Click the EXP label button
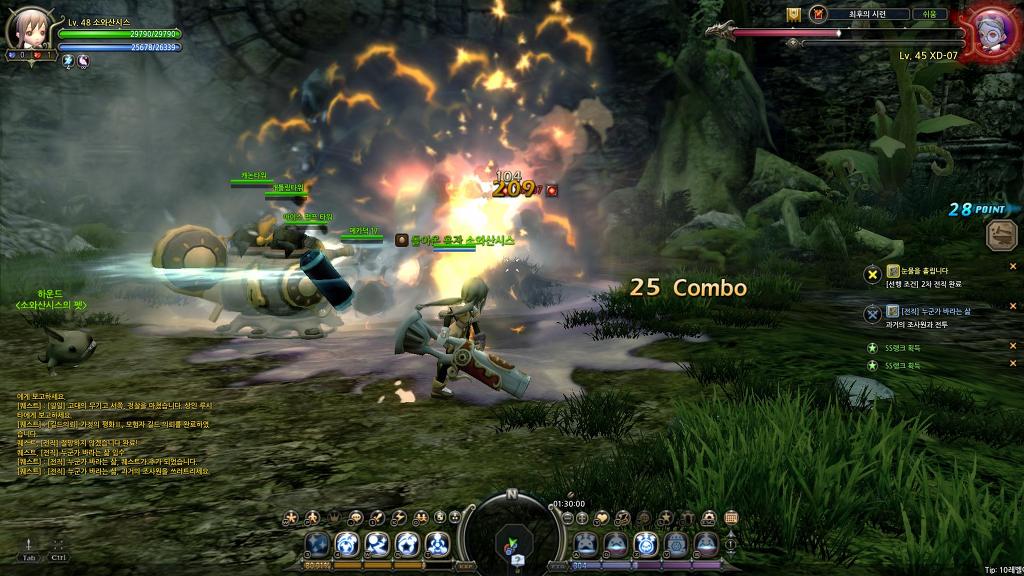This screenshot has width=1024, height=576. [x=466, y=565]
